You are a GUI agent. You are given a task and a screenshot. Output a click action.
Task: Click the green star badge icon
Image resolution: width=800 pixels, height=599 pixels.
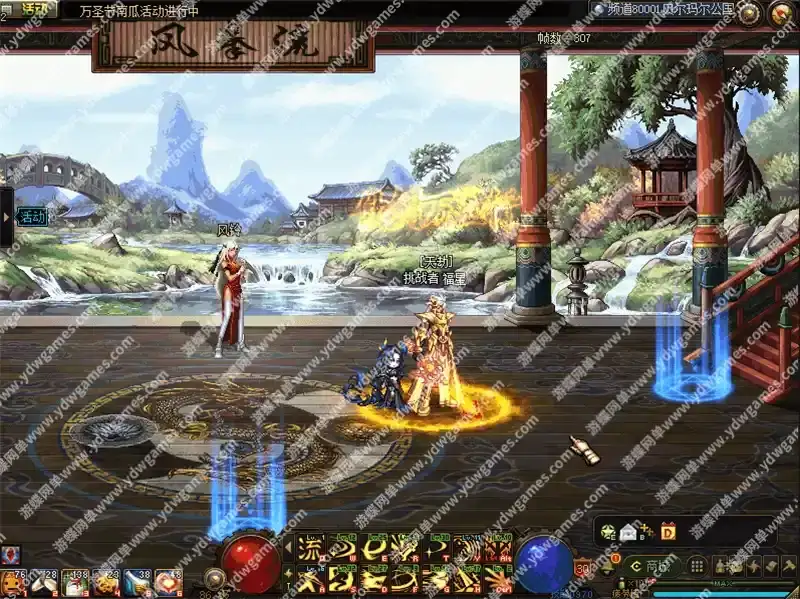608,532
